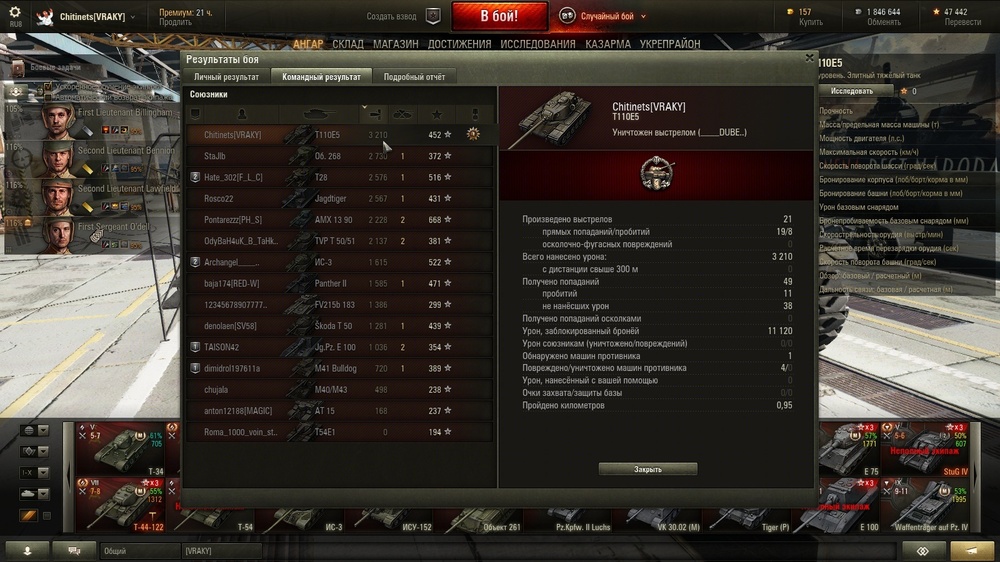Open the МАГАЗИН store menu

(396, 44)
